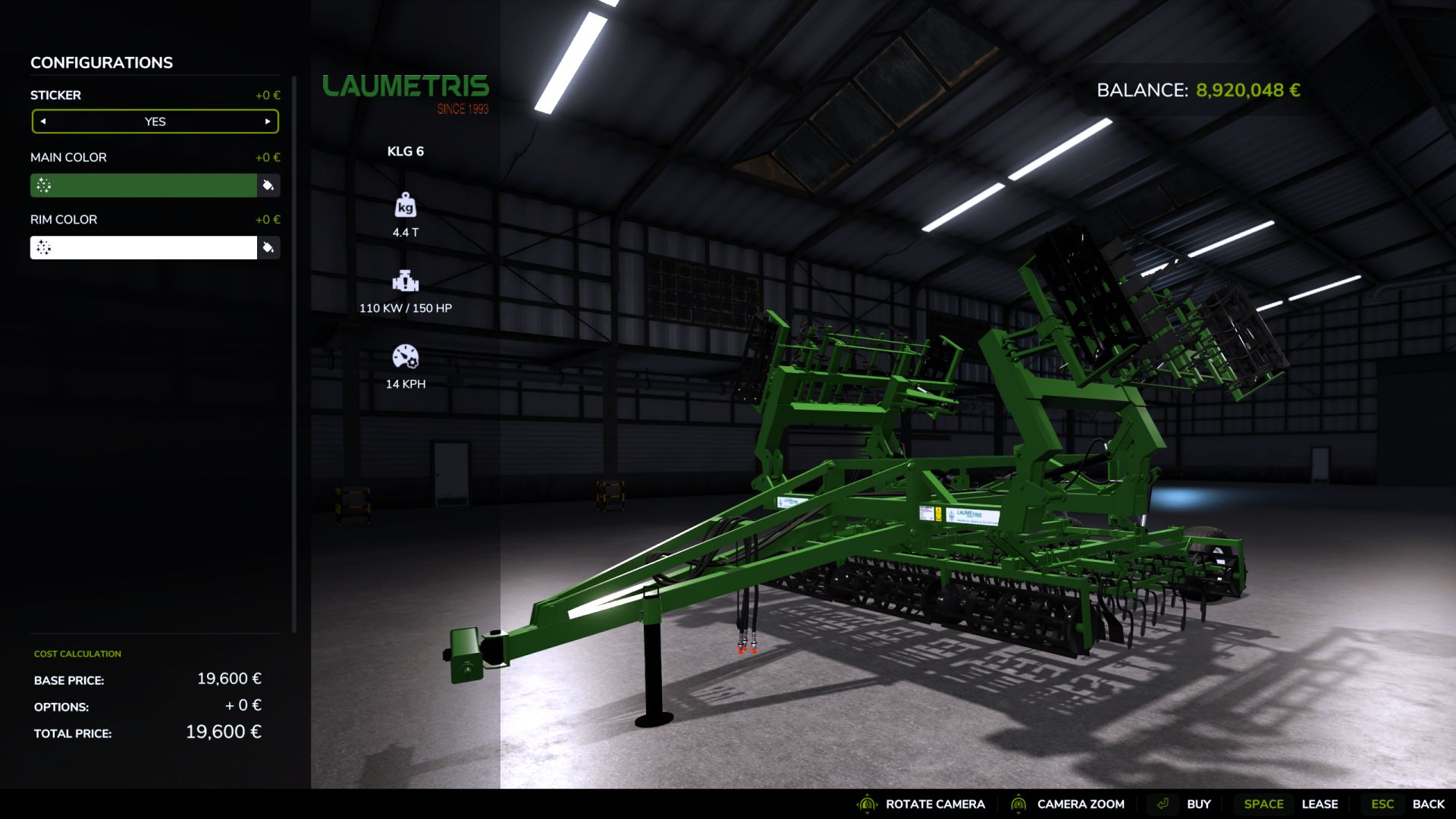Choose LEASE from the bottom bar

(x=1320, y=803)
